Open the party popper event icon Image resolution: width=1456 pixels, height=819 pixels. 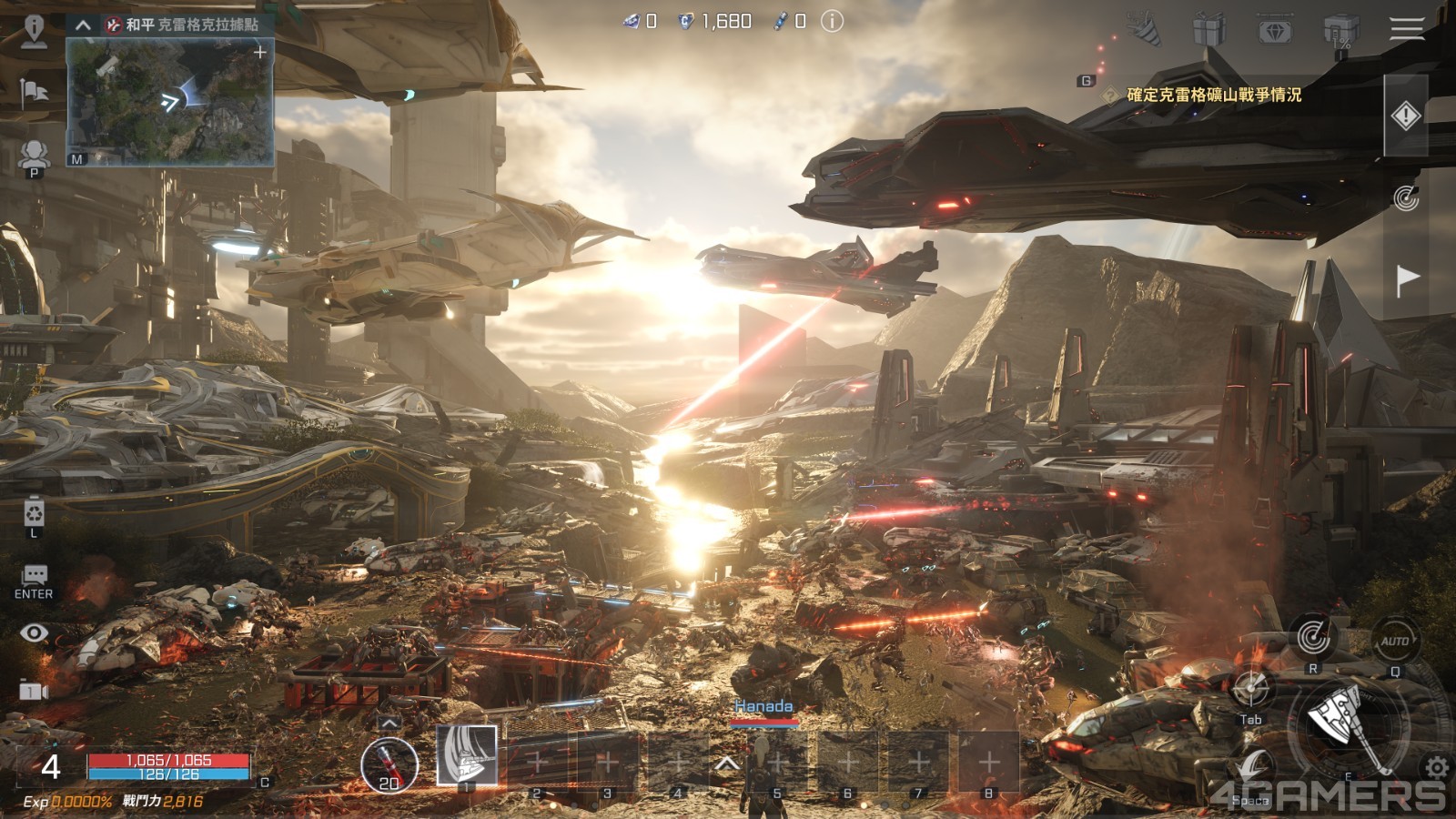pyautogui.click(x=1145, y=29)
